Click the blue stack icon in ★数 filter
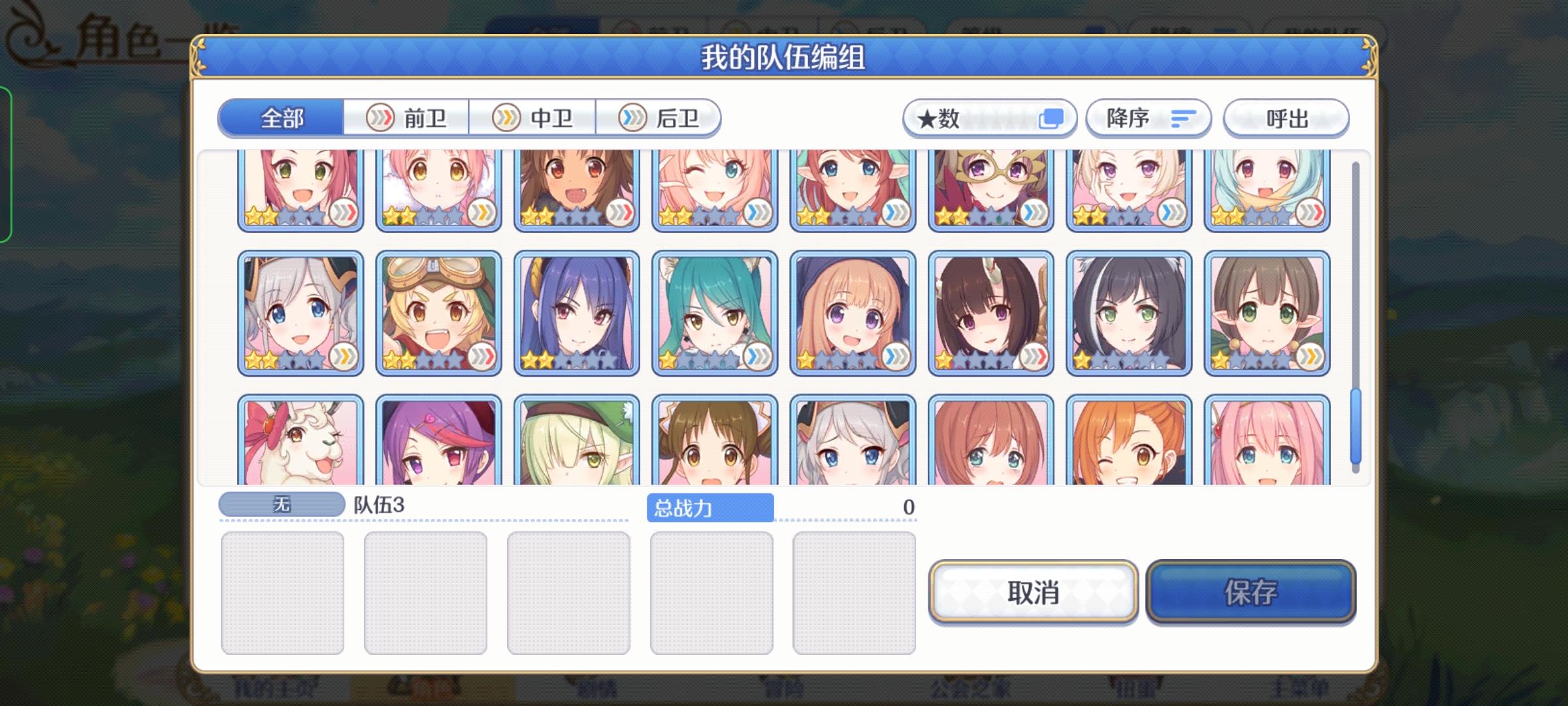This screenshot has width=1568, height=706. tap(1052, 118)
